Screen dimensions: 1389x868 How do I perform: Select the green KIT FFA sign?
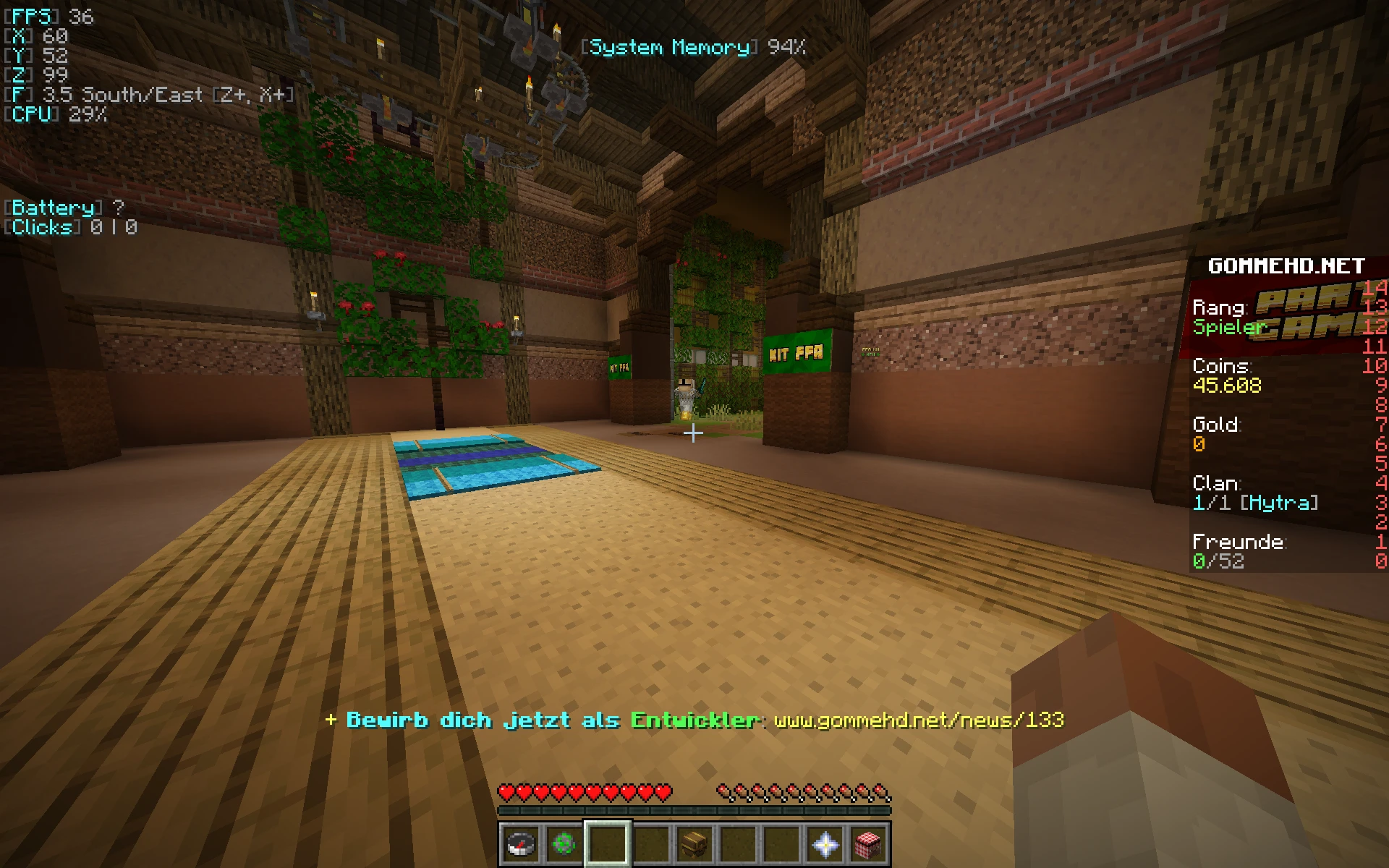[x=795, y=354]
